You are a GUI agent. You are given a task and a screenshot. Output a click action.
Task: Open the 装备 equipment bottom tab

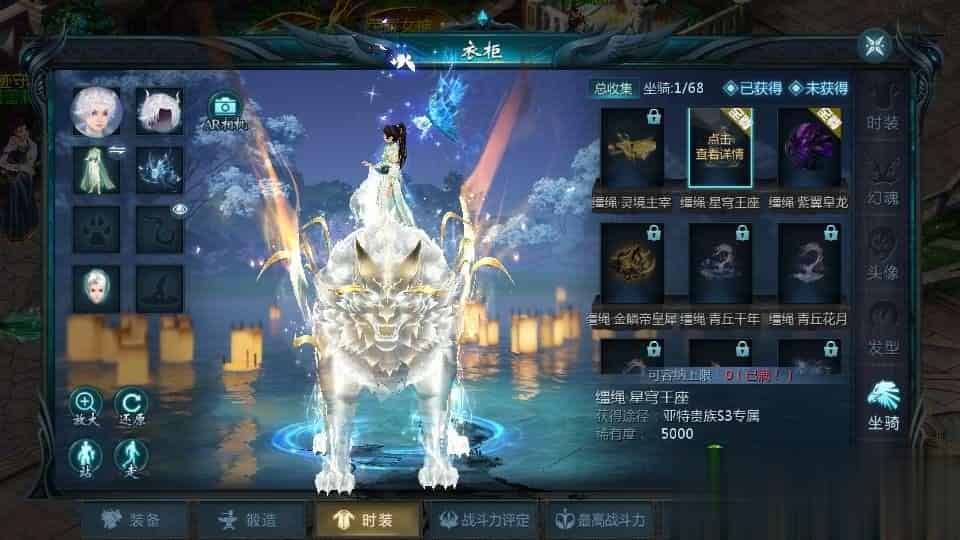[132, 520]
